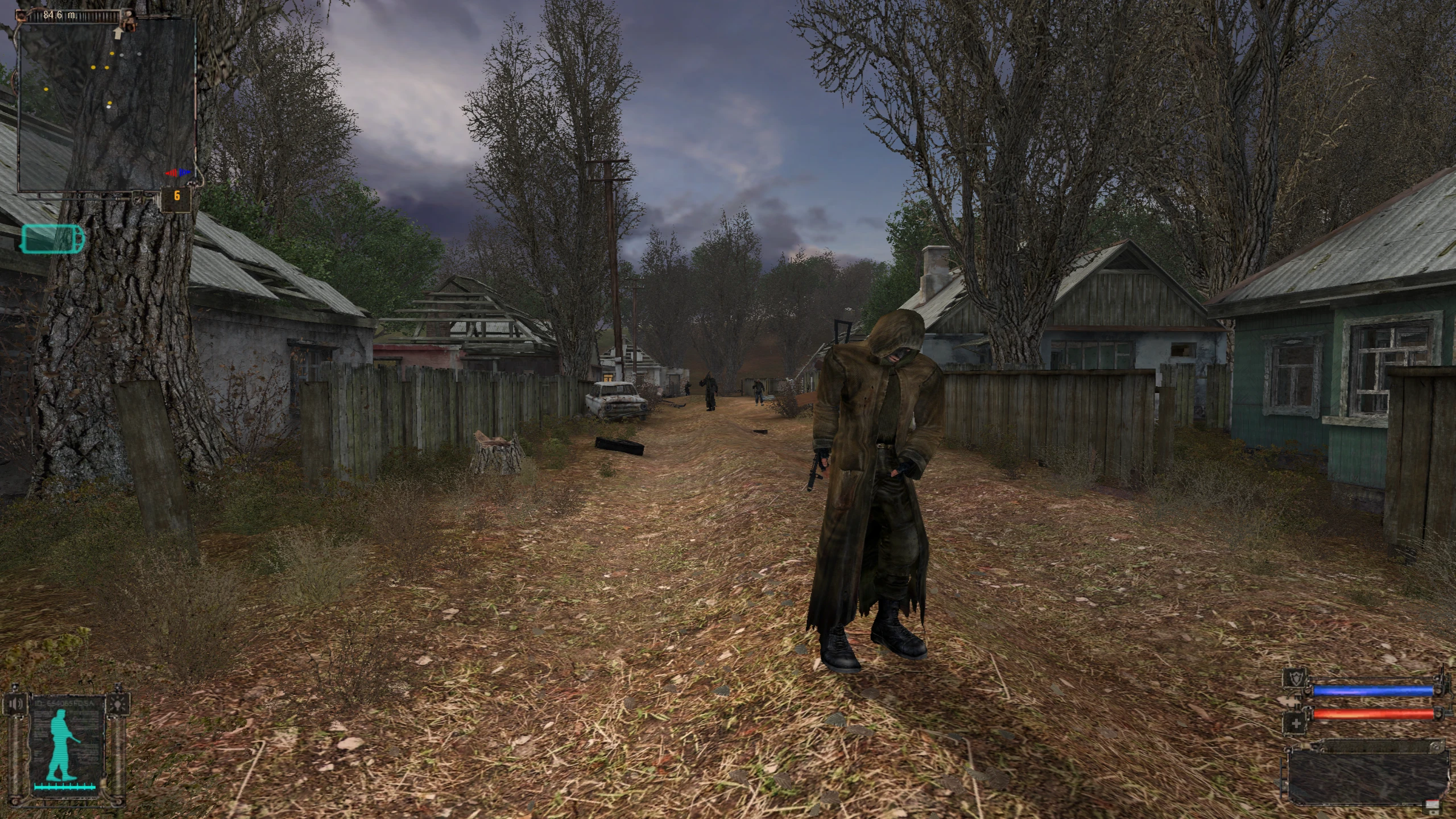Select the teal stalker silhouette stance indicator
The height and width of the screenshot is (819, 1456).
pos(60,744)
